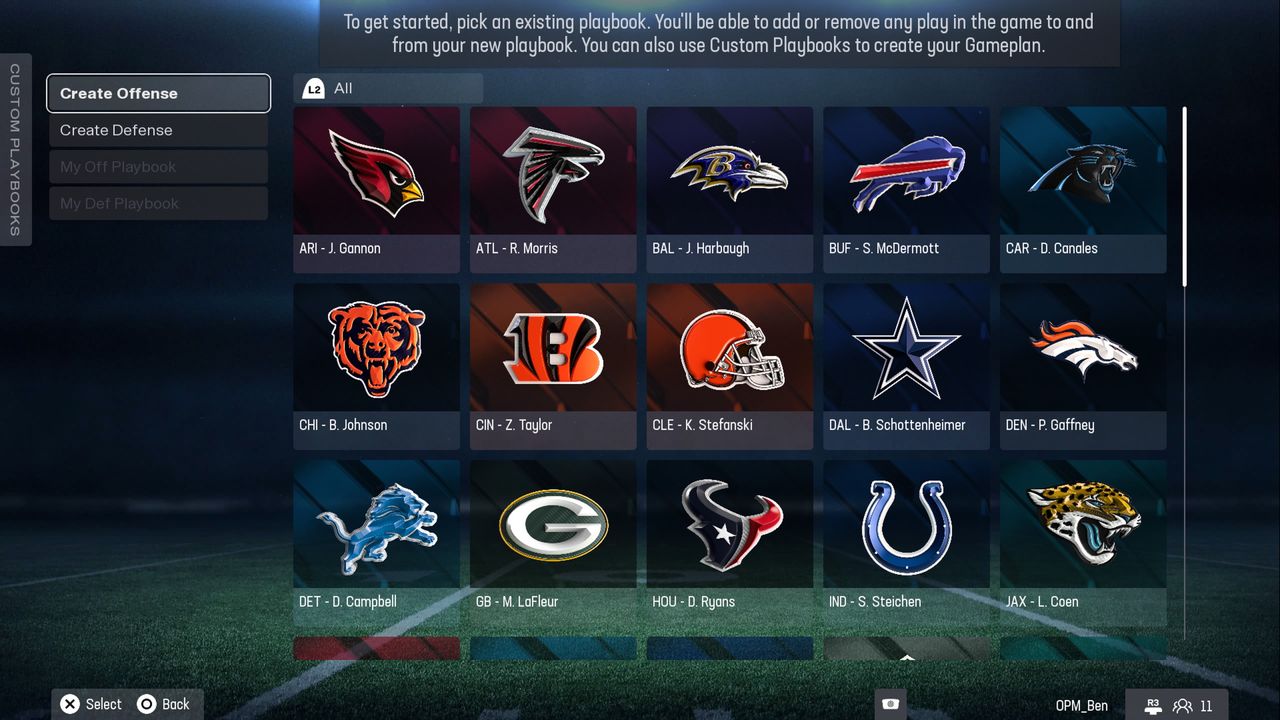Select the BAL - J. Harbaugh playbook tile
Screen dimensions: 1280x720
[x=729, y=189]
